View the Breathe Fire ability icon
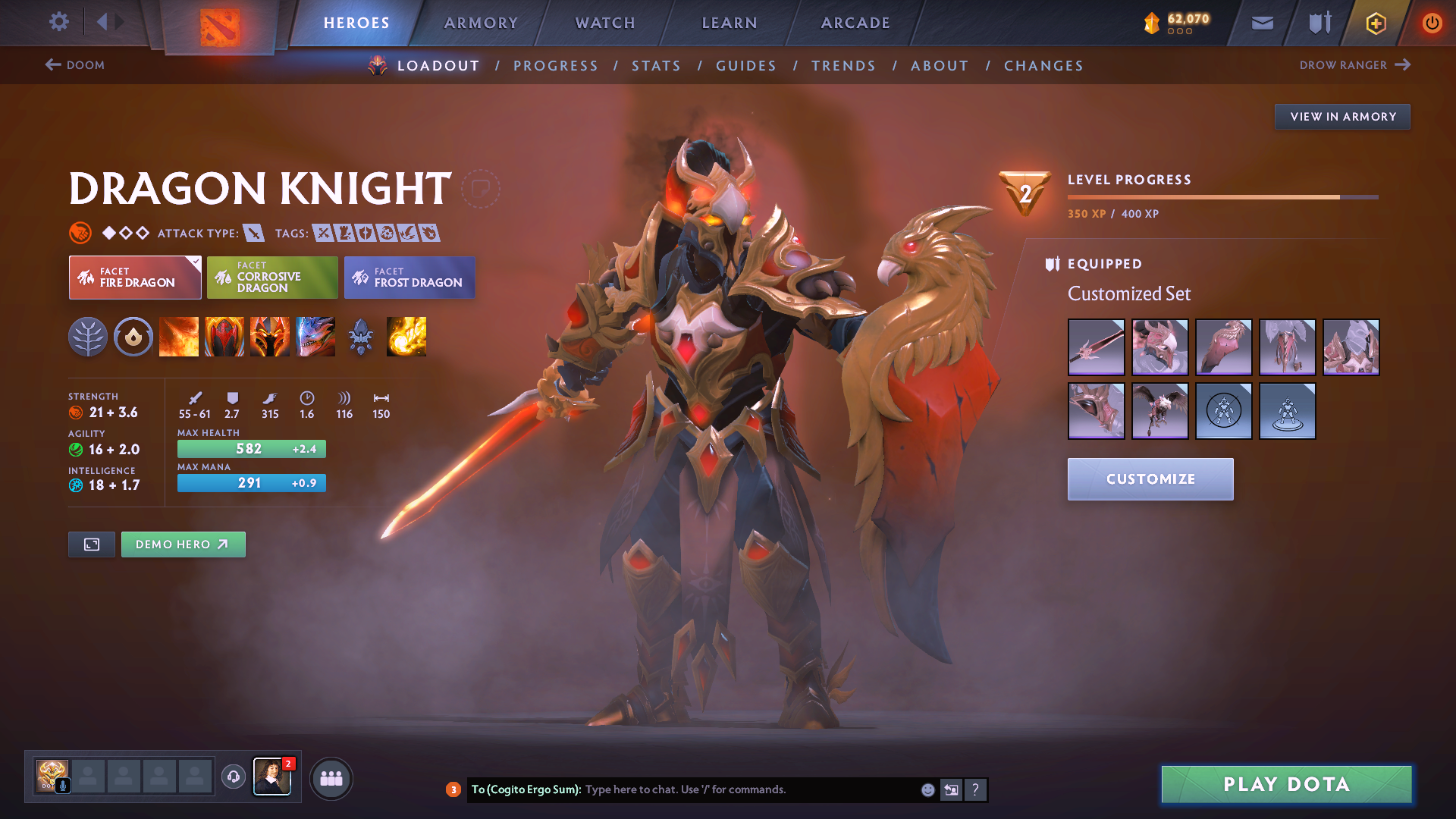 [x=179, y=337]
